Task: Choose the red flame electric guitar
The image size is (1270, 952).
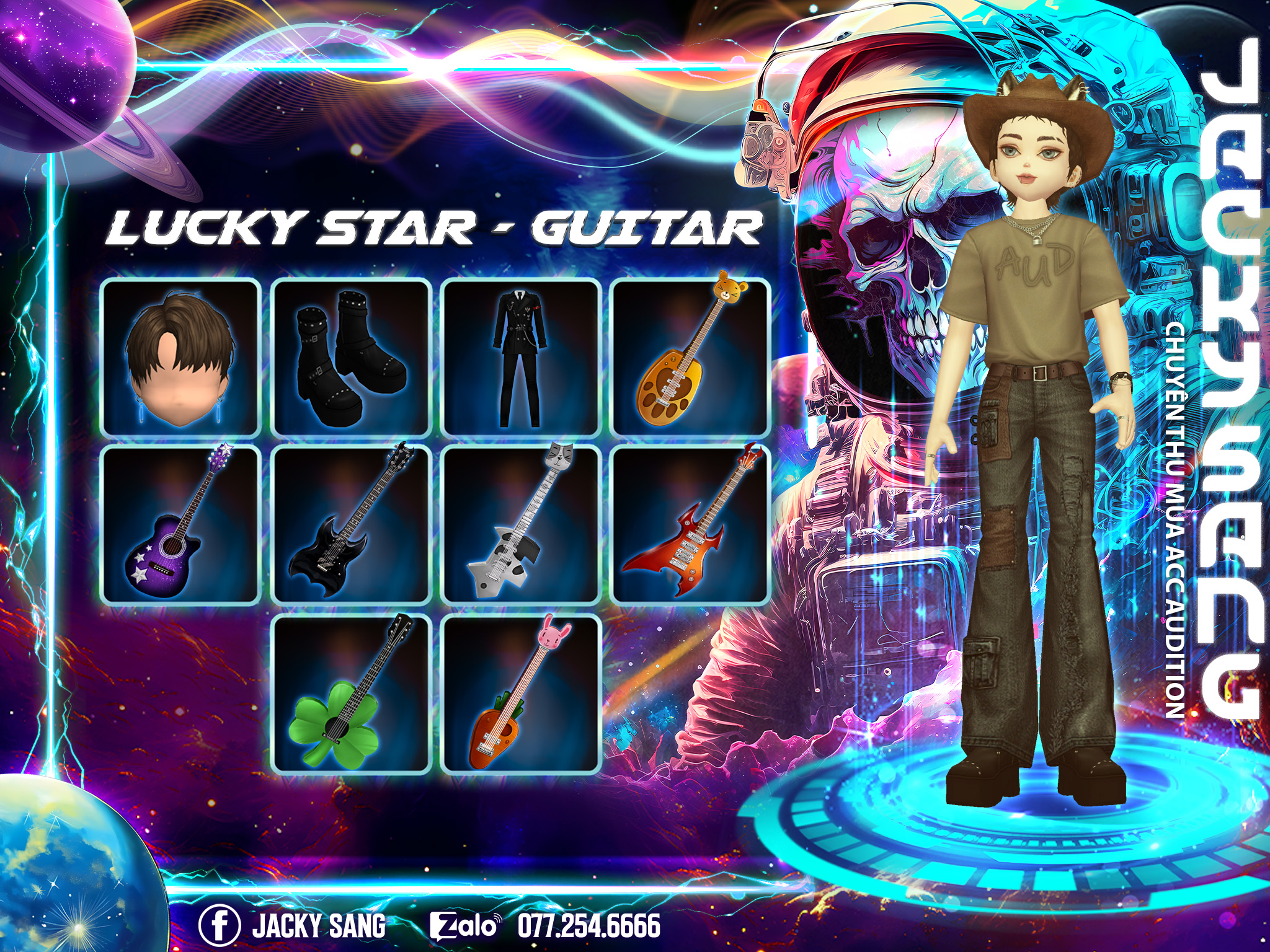Action: 690,524
